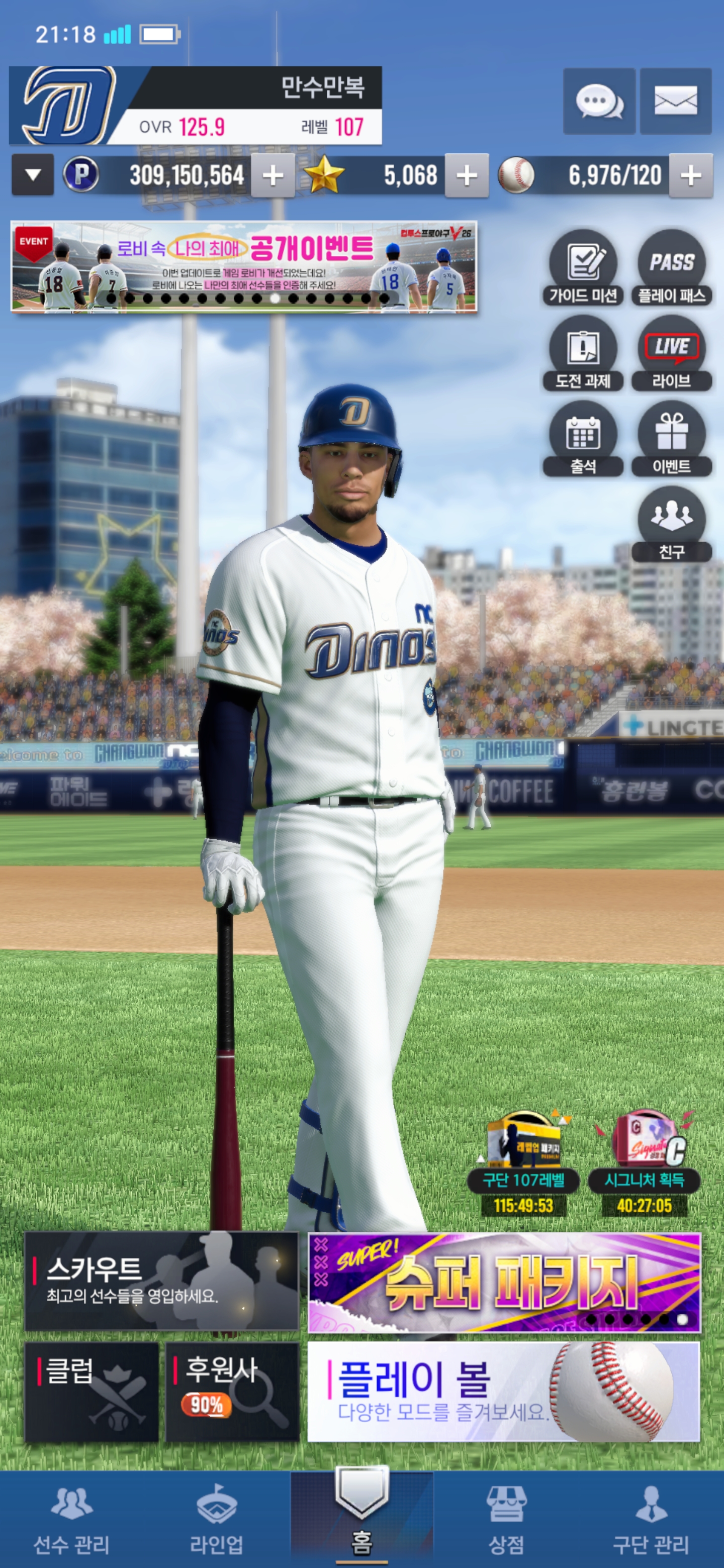Open the 후원사 sponsor panel
This screenshot has width=724, height=1568.
coord(232,1392)
